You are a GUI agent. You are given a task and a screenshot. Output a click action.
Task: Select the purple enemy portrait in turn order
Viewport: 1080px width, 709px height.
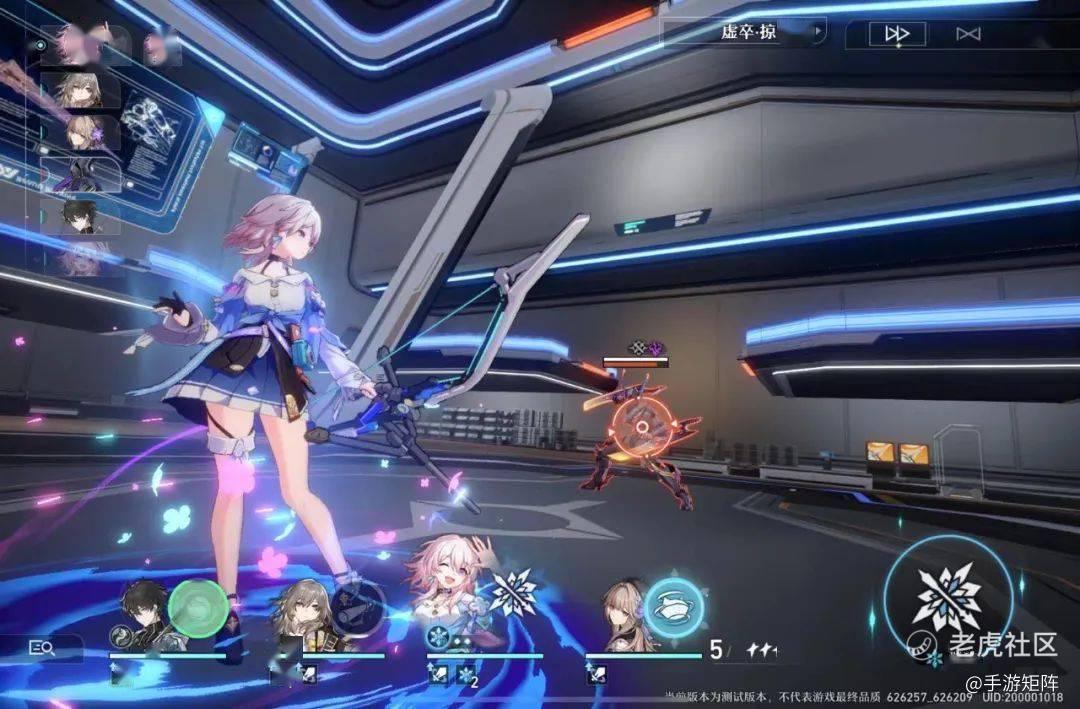(82, 175)
